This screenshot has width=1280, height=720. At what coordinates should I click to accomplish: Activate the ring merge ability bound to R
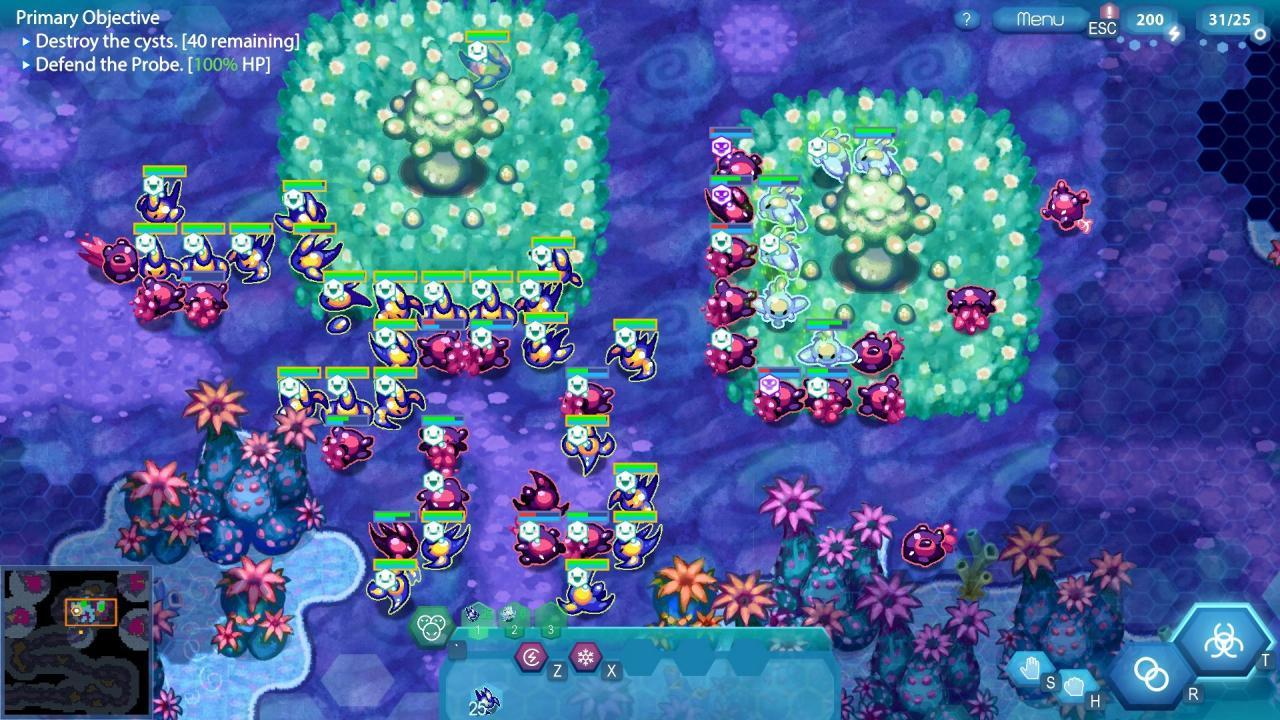click(x=1150, y=676)
